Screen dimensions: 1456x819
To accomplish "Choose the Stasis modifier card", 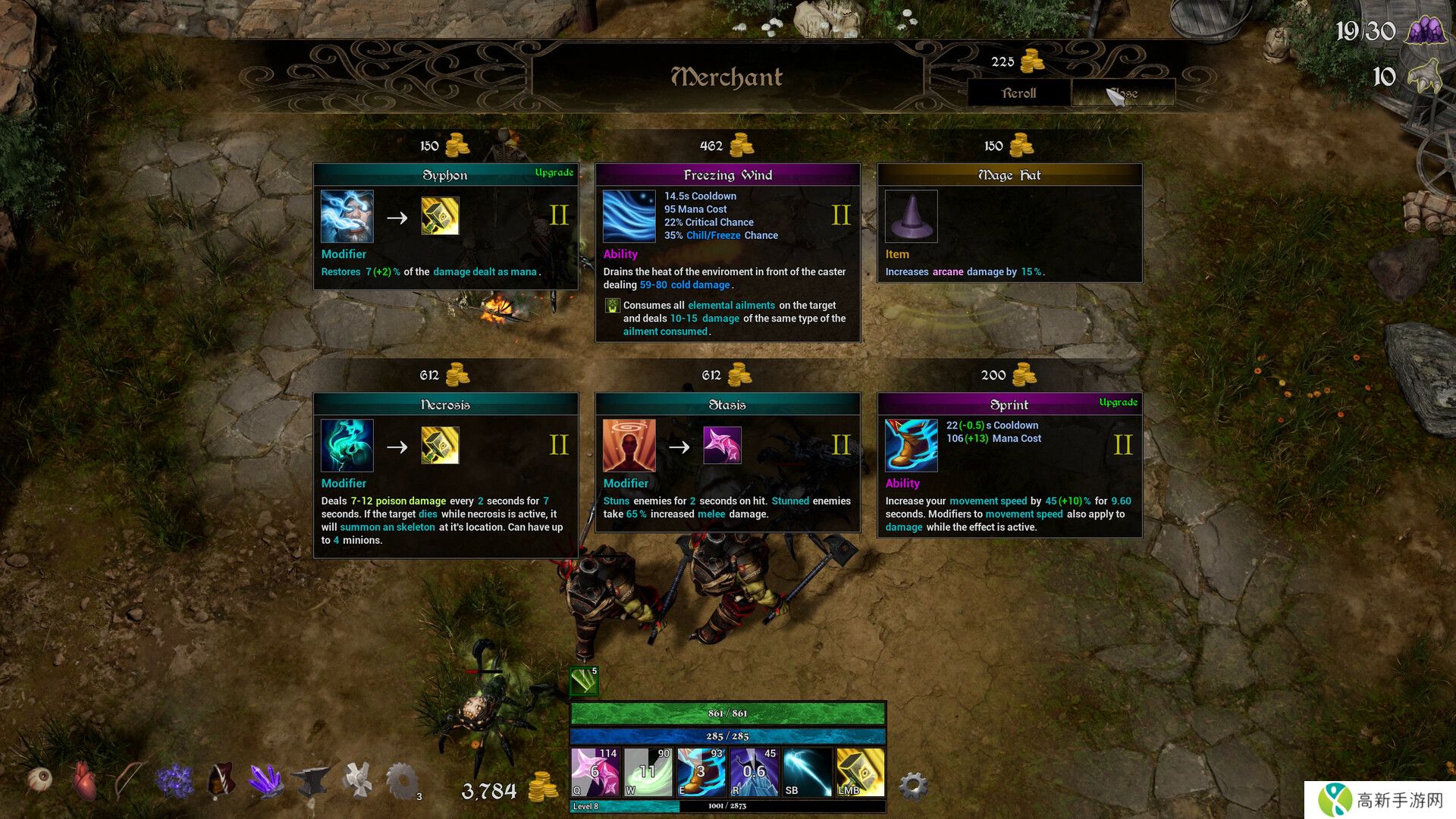I will tap(727, 462).
